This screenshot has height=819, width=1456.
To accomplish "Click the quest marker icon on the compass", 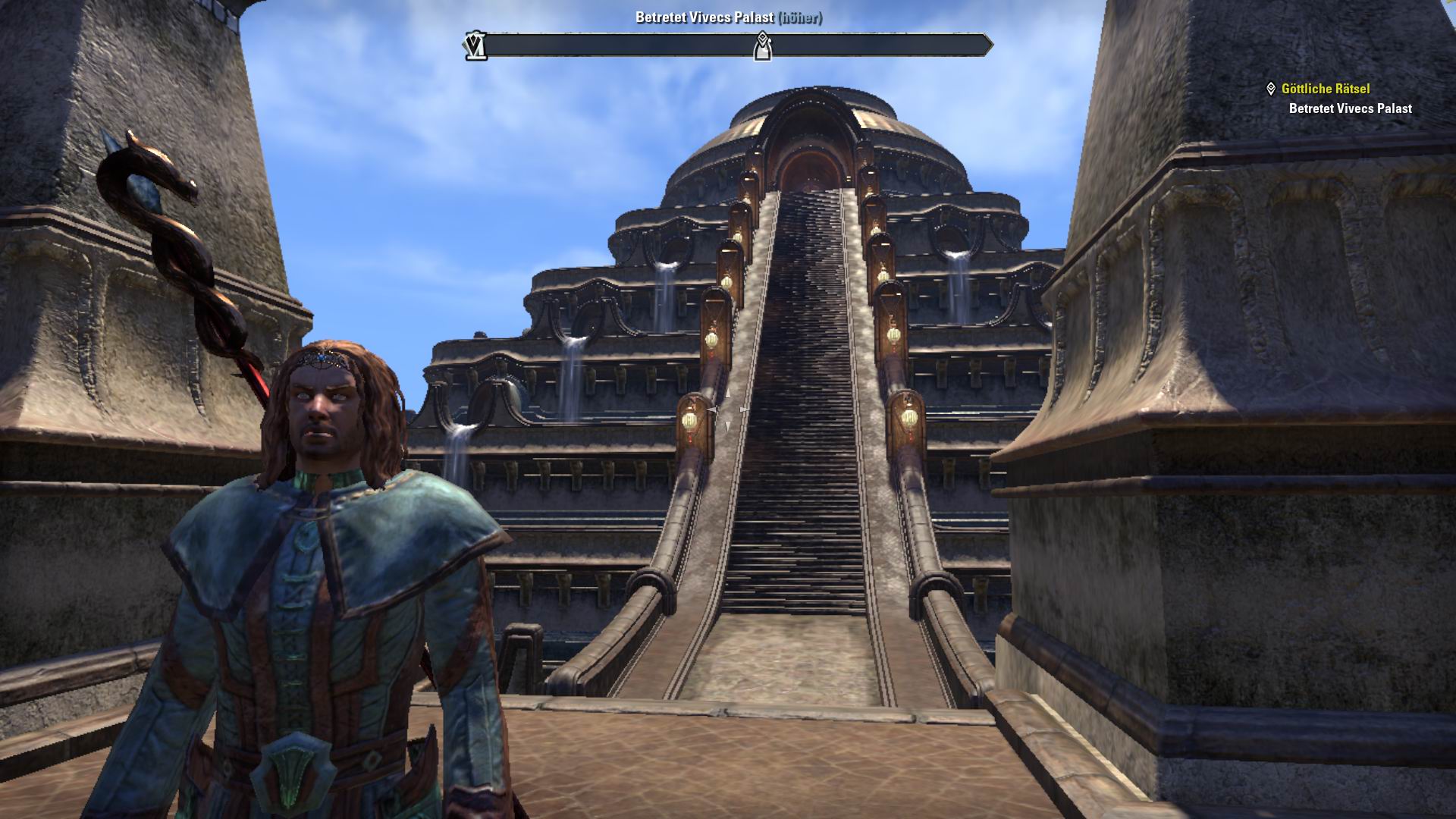I will [x=762, y=47].
